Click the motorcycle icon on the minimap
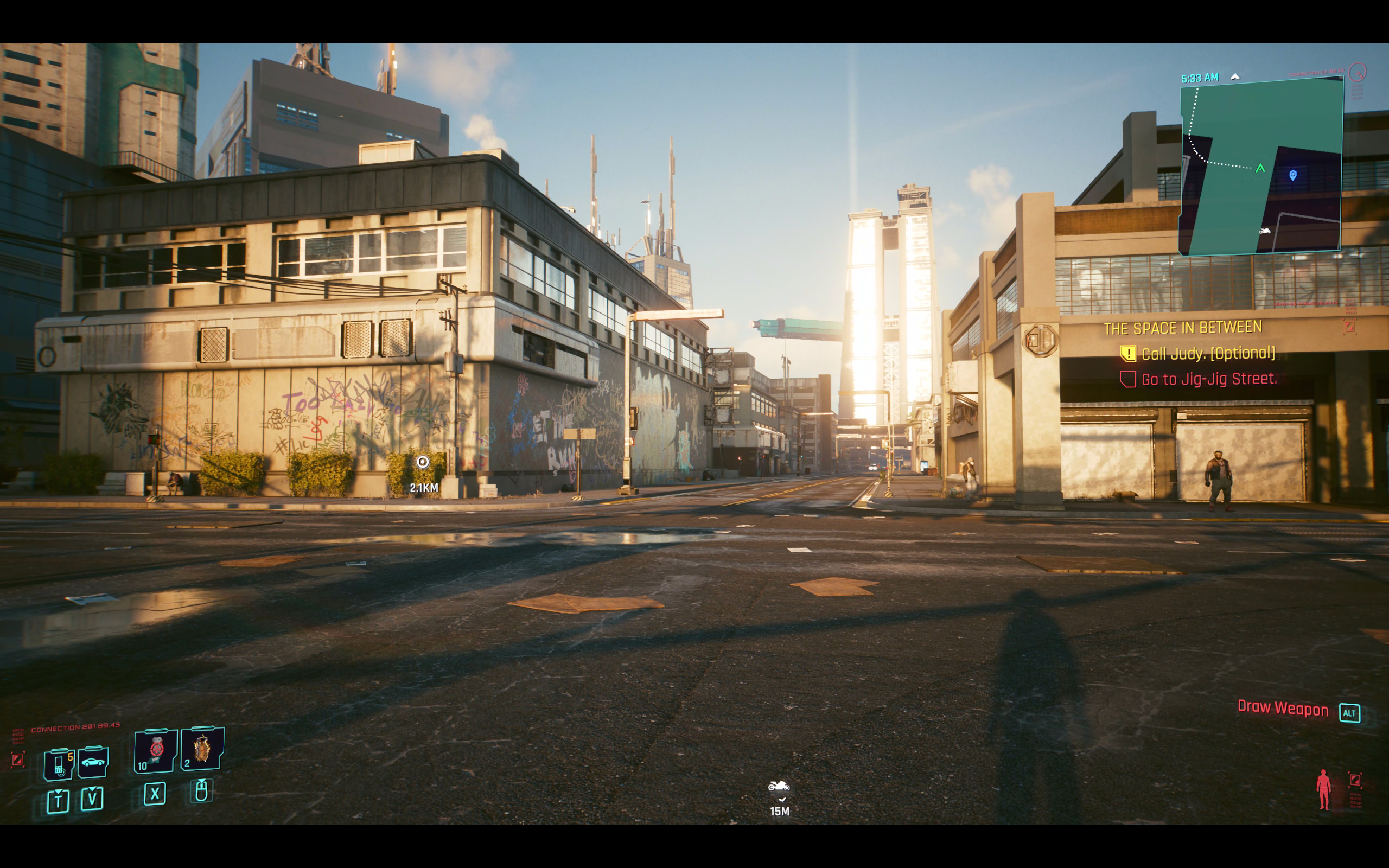Image resolution: width=1389 pixels, height=868 pixels. click(x=1264, y=231)
